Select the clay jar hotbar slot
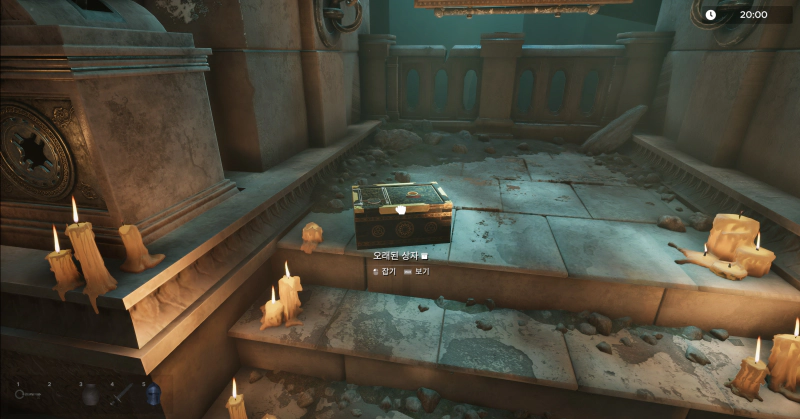 pyautogui.click(x=90, y=395)
